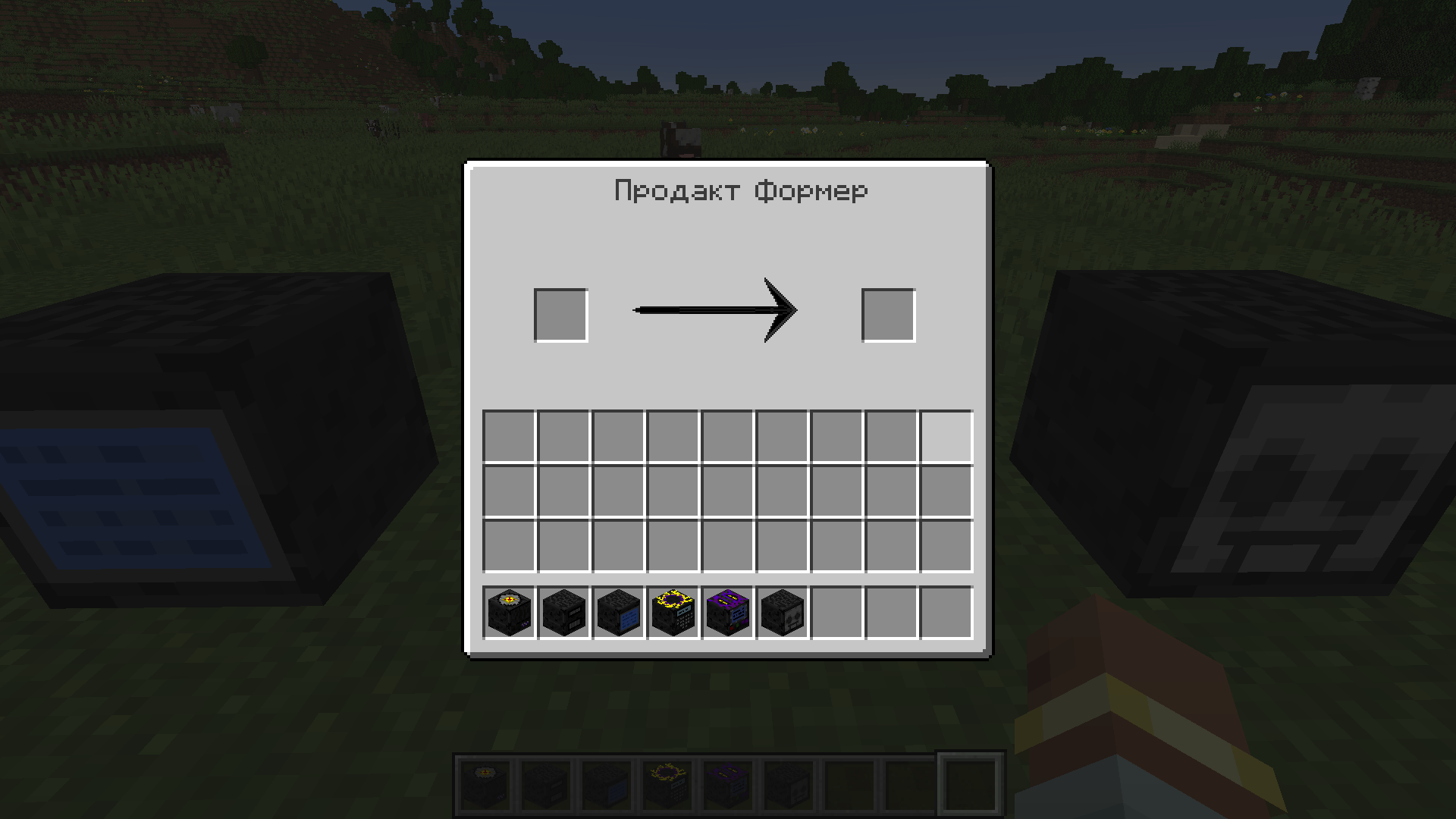This screenshot has width=1456, height=819.
Task: Select the blue-screen machine block in inventory
Action: click(617, 612)
